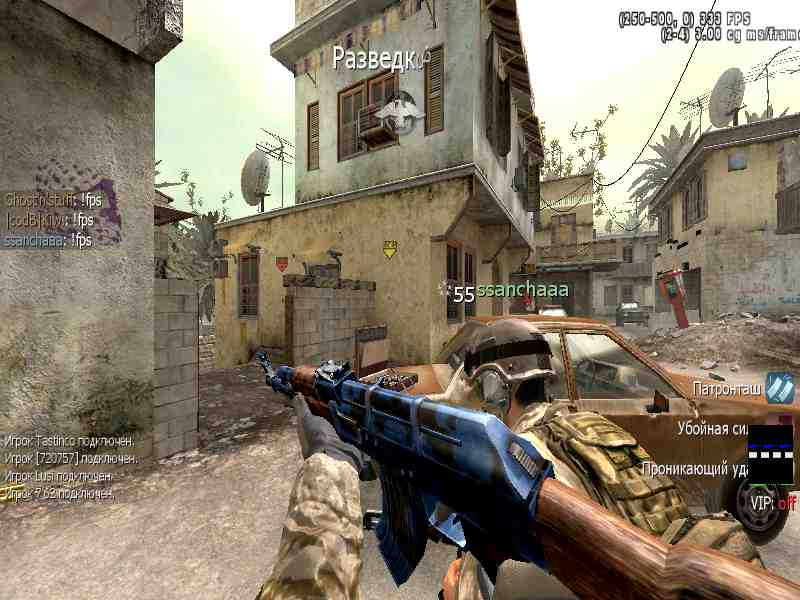Select the Tastinco connected notification line

click(x=70, y=441)
